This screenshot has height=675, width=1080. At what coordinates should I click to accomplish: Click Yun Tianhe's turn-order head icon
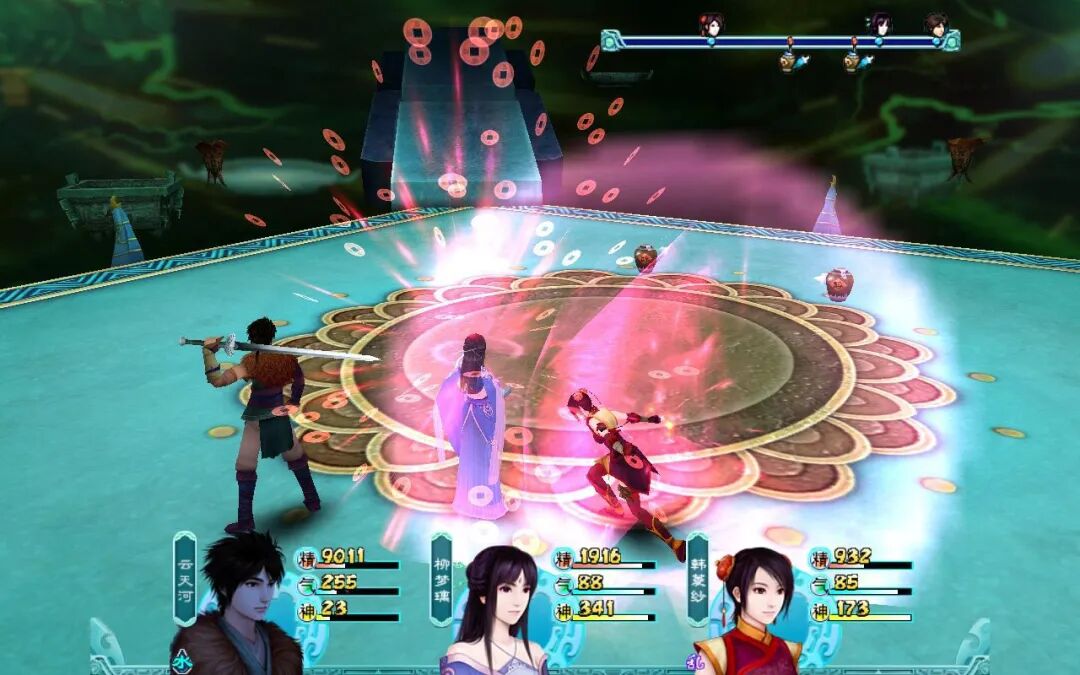coord(935,24)
